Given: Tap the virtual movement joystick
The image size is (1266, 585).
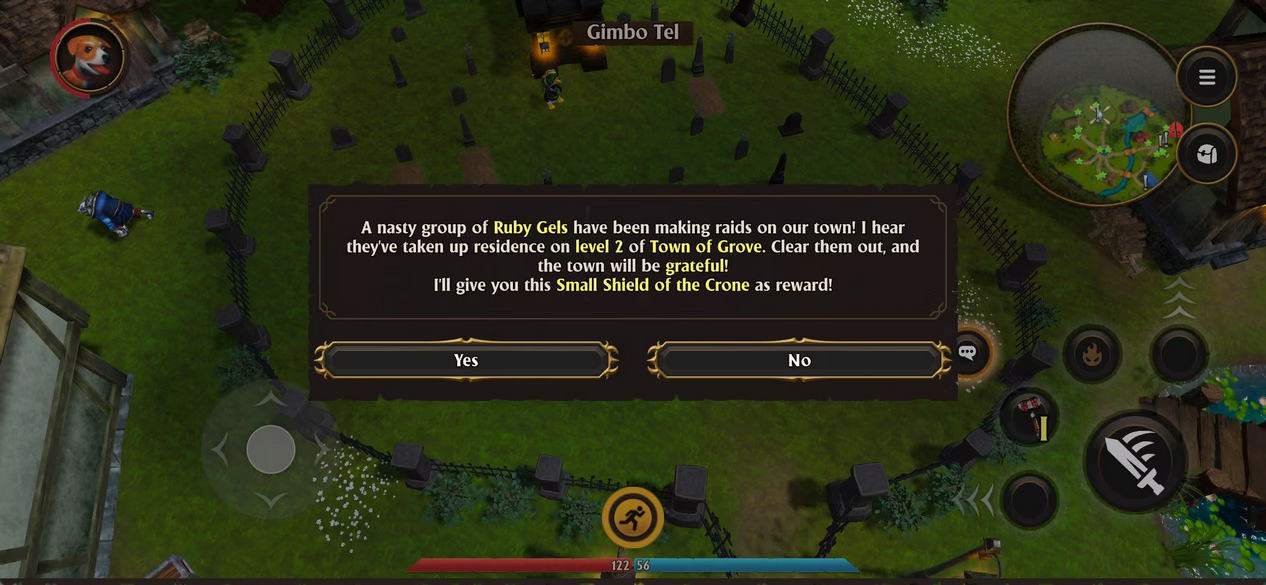Looking at the screenshot, I should (271, 449).
